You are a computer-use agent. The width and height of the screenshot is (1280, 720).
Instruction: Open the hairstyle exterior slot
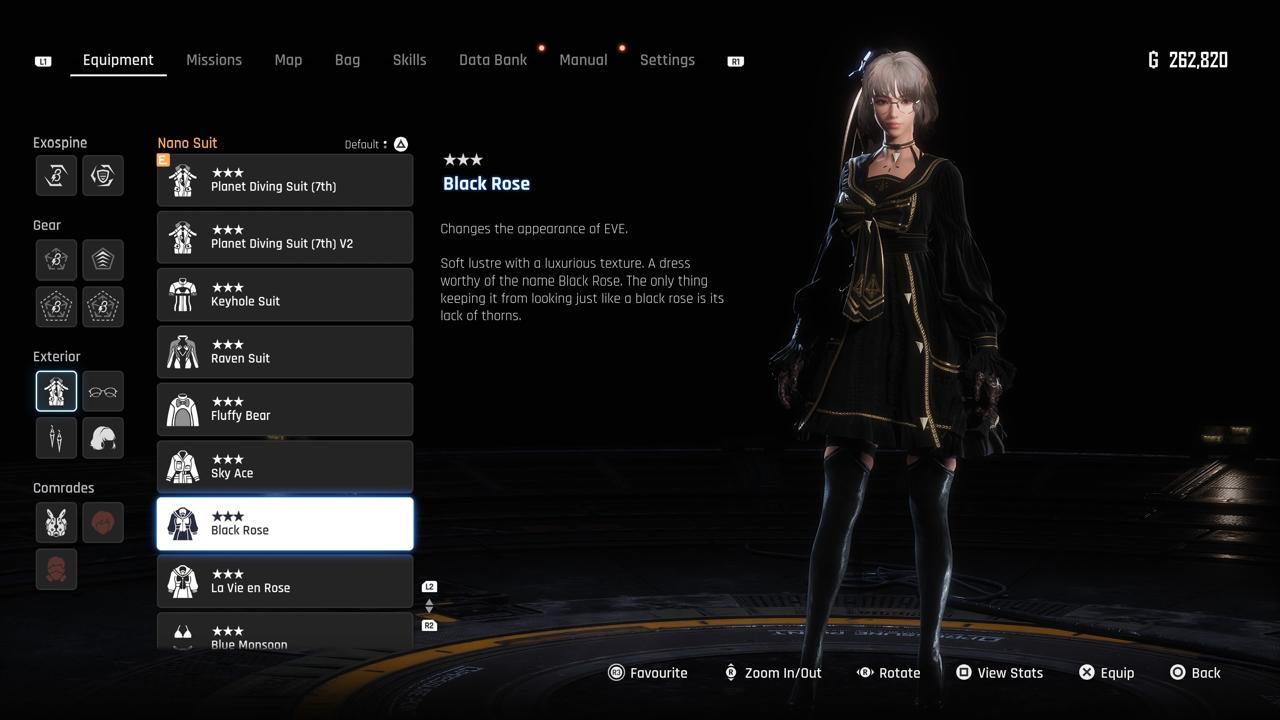coord(103,437)
